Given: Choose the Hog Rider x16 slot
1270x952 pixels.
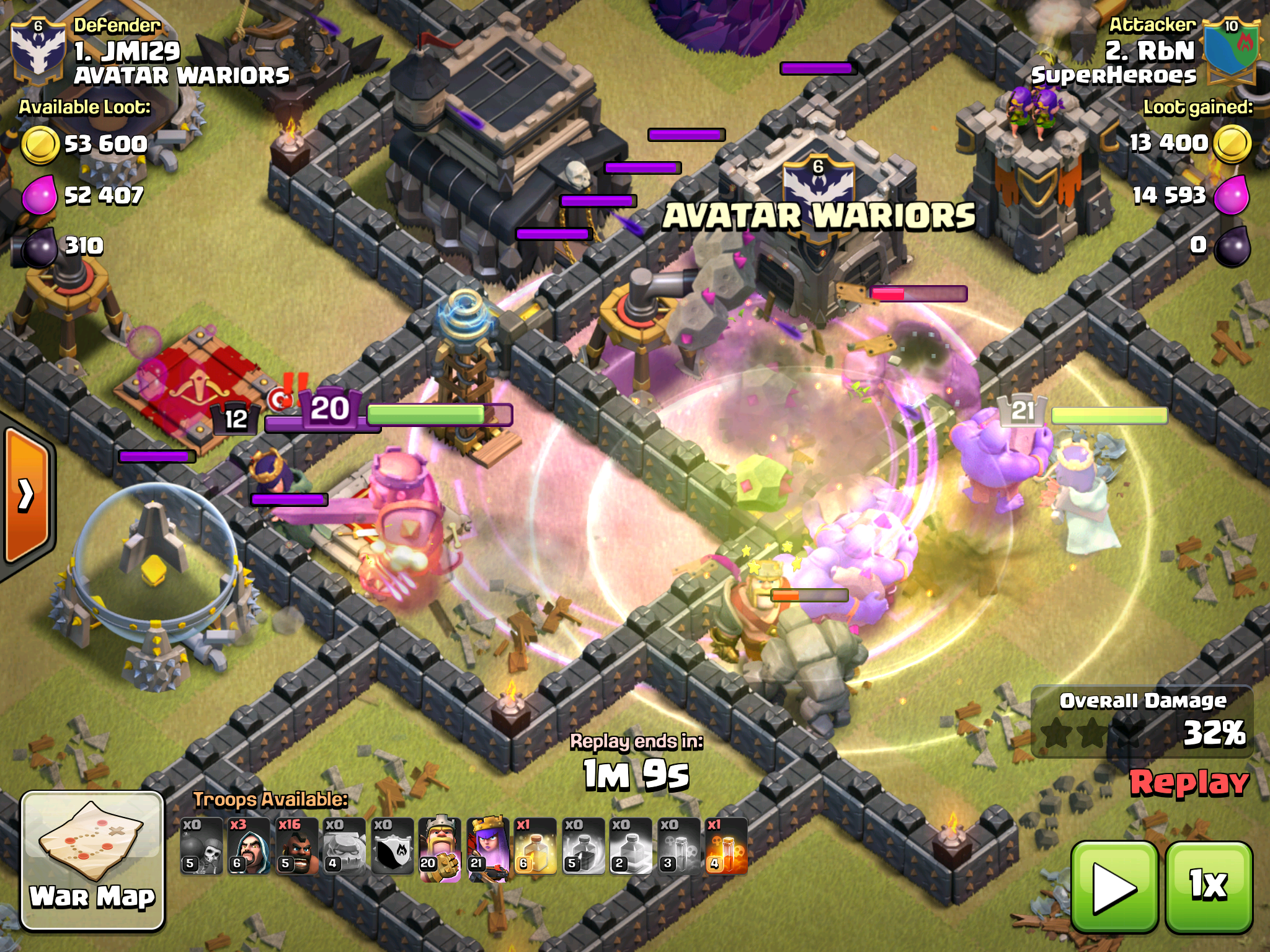Looking at the screenshot, I should (x=296, y=847).
